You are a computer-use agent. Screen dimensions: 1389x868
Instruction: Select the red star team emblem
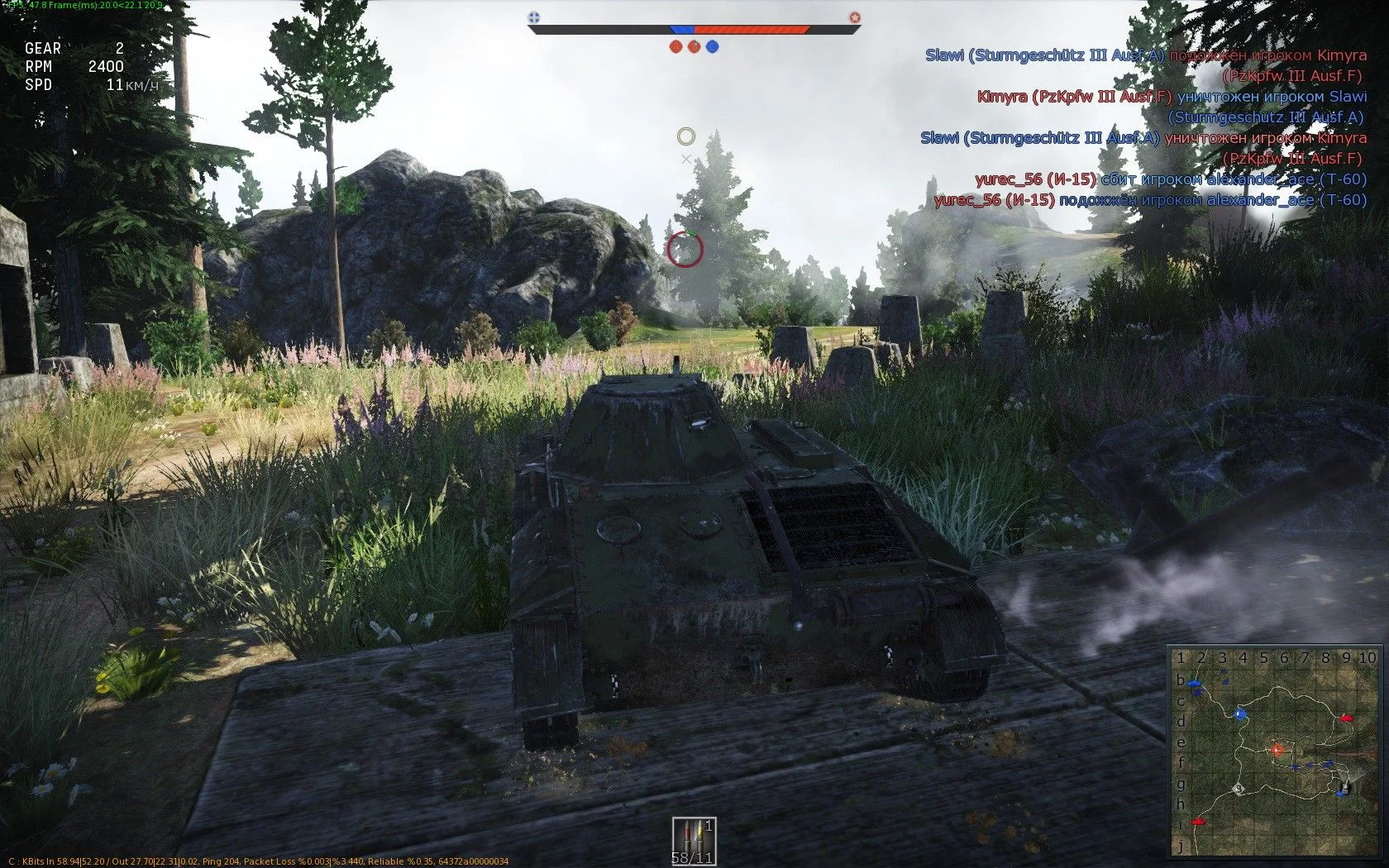(855, 17)
